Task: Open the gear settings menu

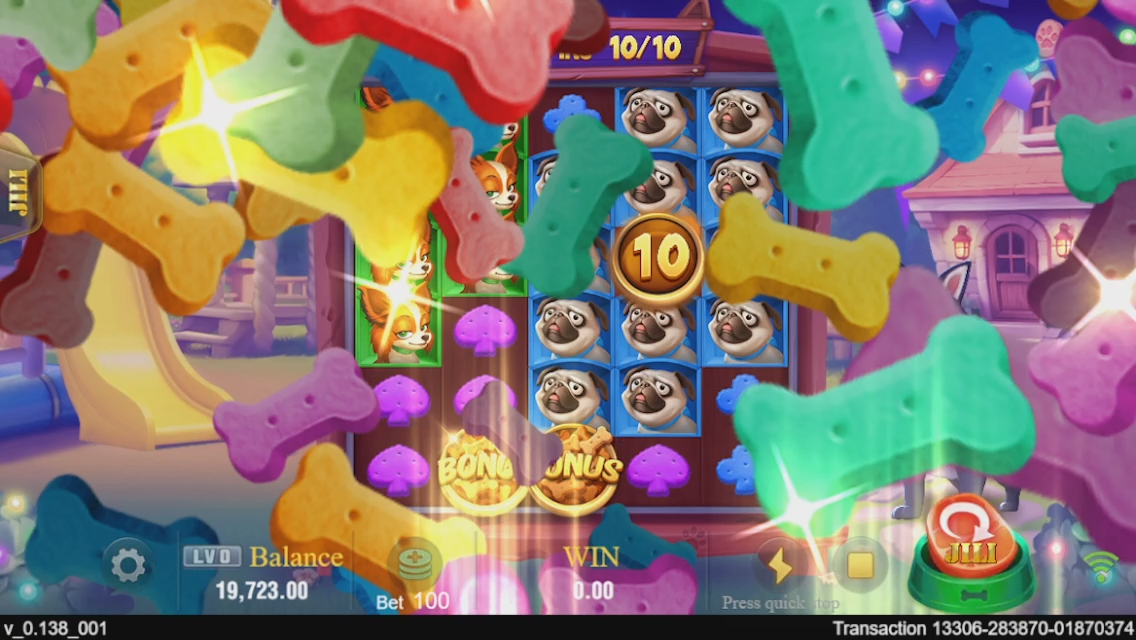Action: [x=128, y=566]
